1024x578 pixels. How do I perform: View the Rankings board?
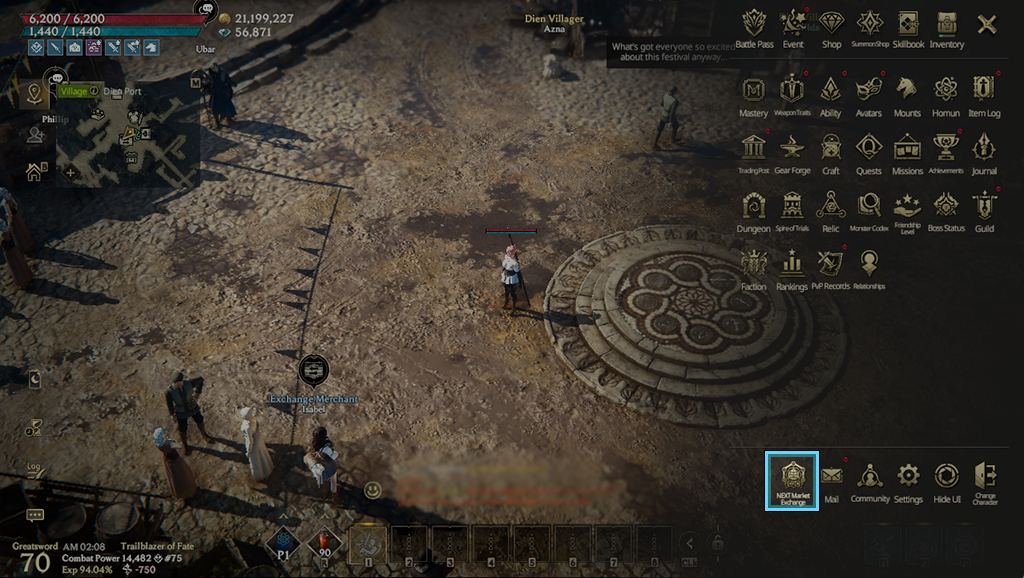tap(792, 266)
